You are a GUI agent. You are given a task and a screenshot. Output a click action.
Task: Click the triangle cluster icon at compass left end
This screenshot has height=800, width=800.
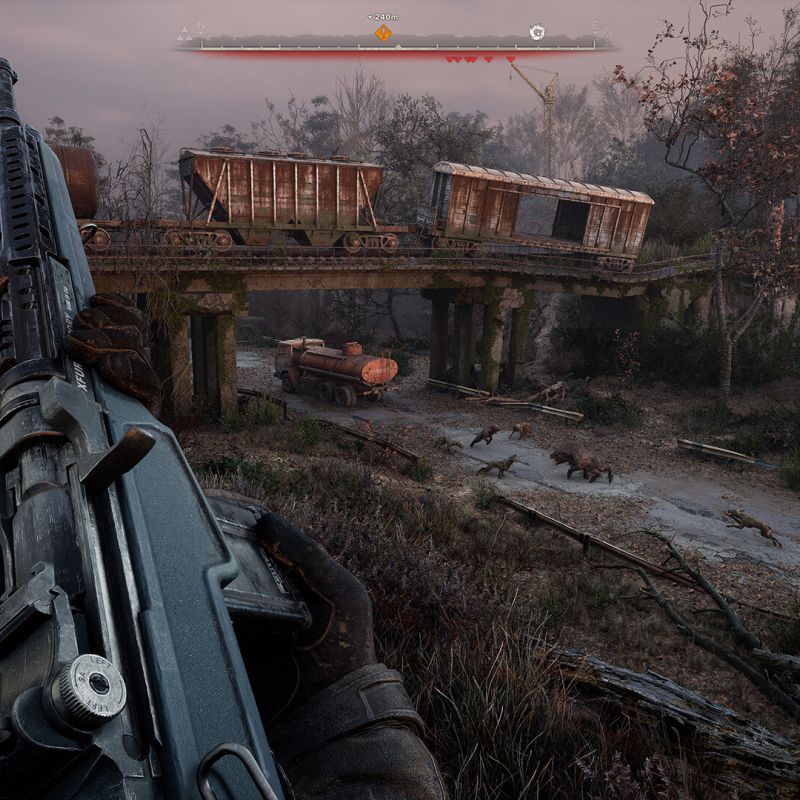pyautogui.click(x=185, y=33)
